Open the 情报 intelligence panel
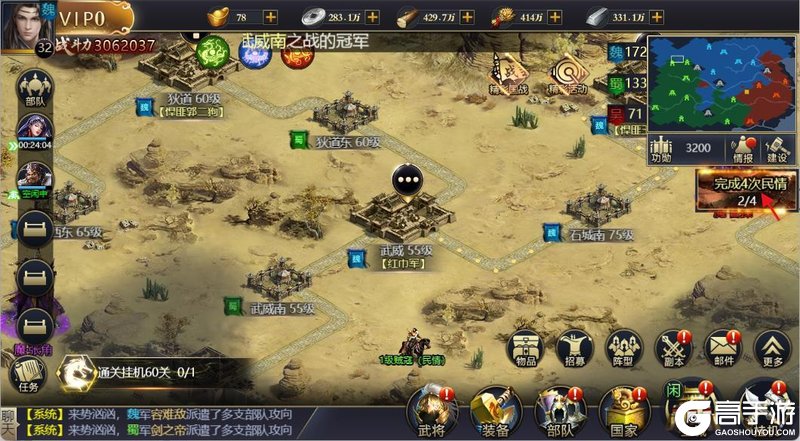Viewport: 800px width, 441px height. click(x=742, y=149)
